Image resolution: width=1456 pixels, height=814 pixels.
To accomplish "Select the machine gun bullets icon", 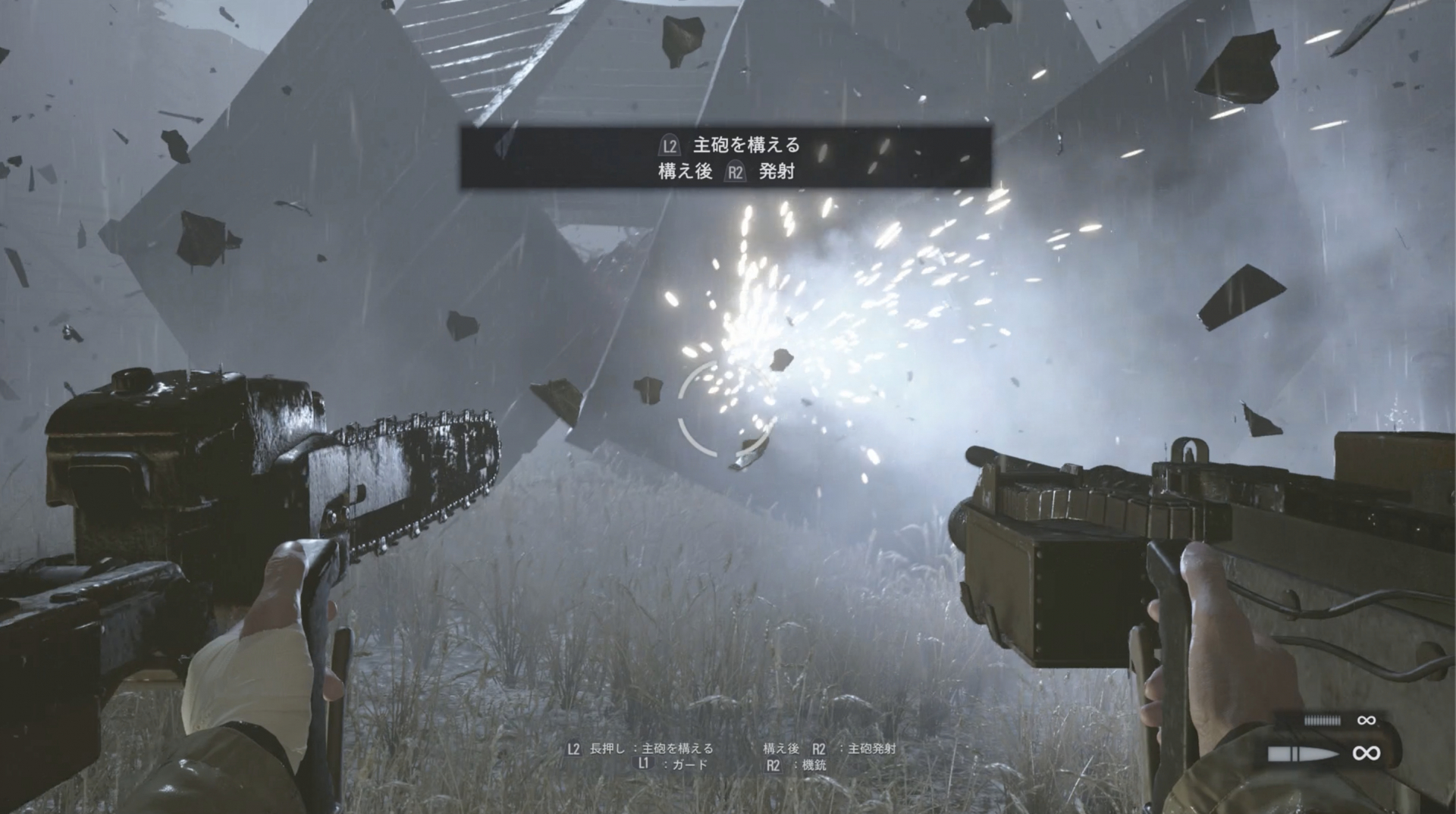I will (1322, 720).
